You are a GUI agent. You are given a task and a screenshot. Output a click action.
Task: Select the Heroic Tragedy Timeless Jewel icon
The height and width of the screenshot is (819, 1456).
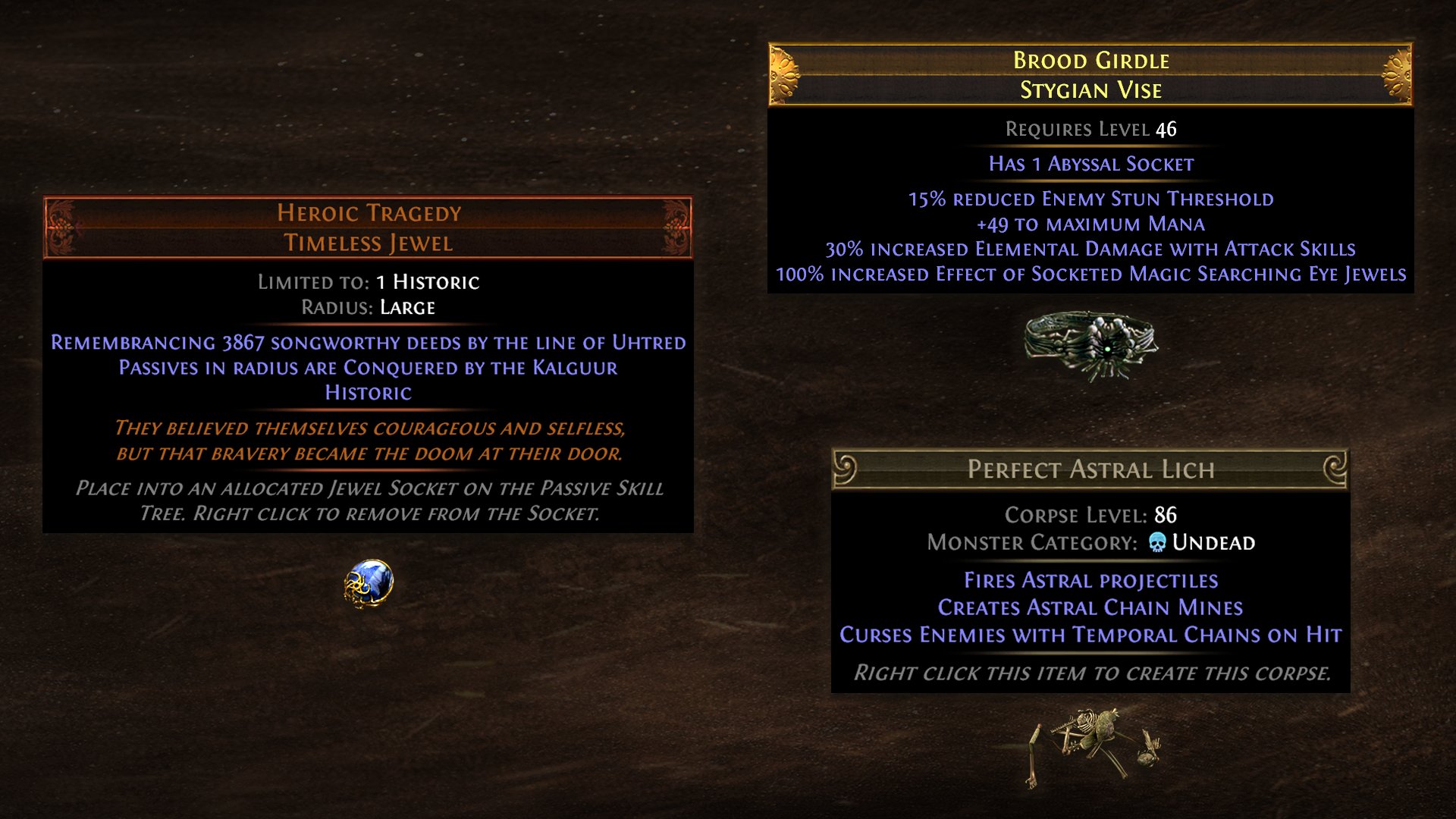click(x=369, y=583)
